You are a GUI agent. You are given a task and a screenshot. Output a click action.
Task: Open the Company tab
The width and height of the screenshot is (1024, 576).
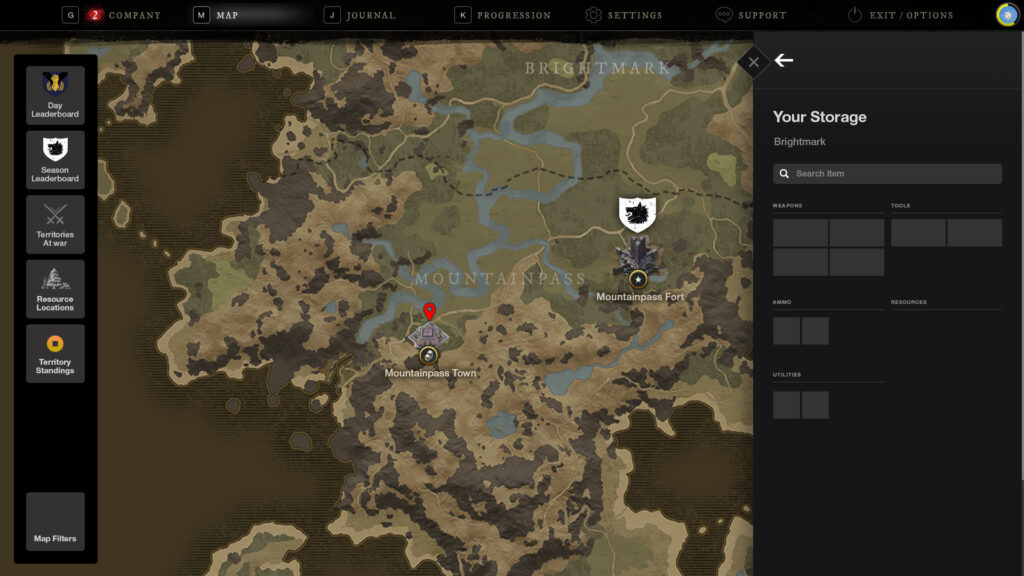click(124, 15)
